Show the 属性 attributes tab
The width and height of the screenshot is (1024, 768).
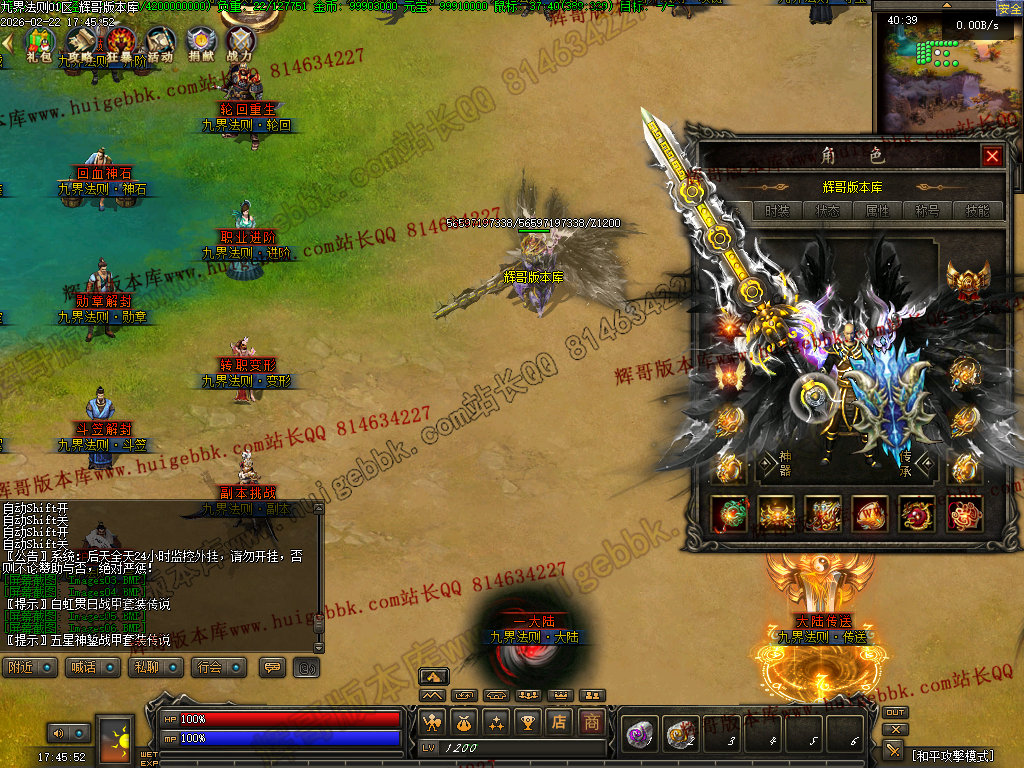pyautogui.click(x=877, y=211)
